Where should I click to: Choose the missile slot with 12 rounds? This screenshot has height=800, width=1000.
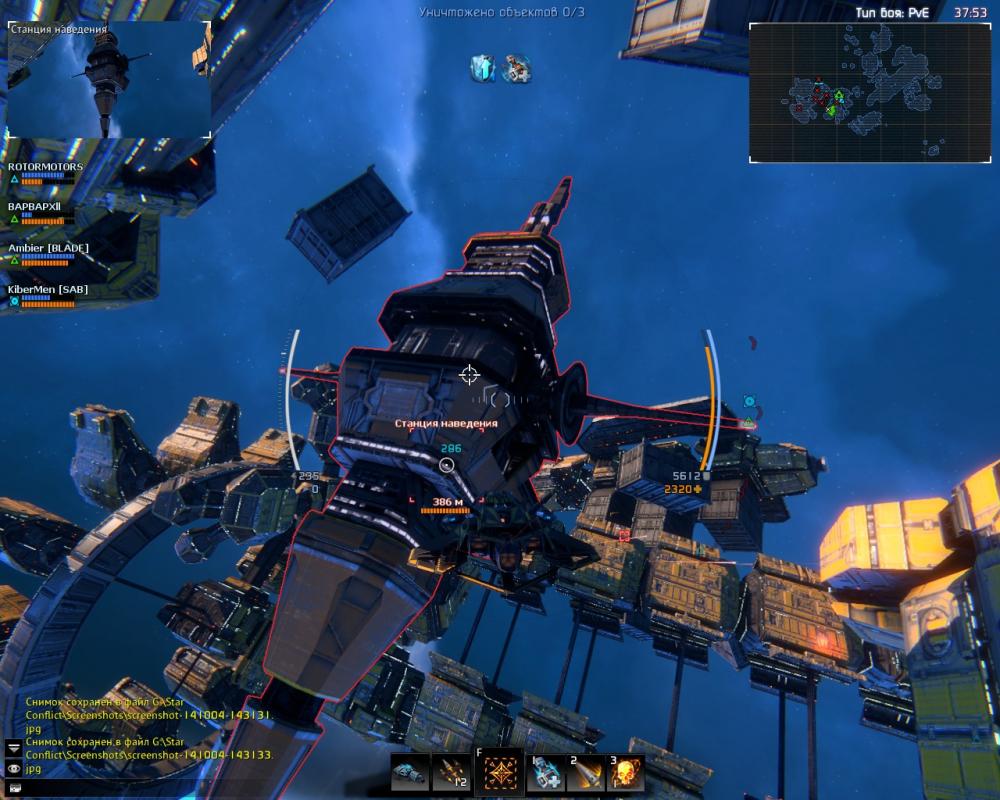pyautogui.click(x=451, y=773)
